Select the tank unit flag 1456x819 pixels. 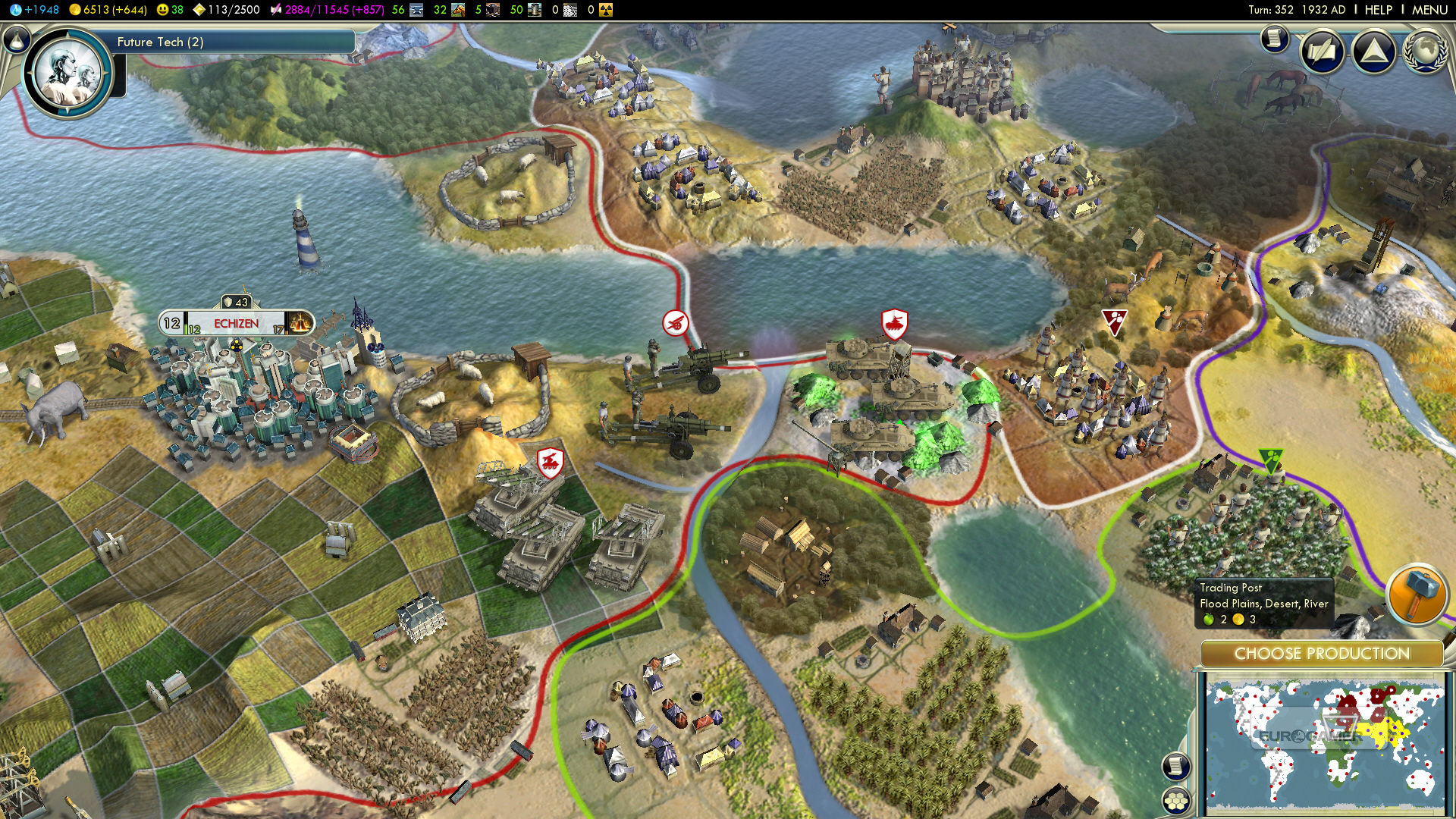(895, 324)
